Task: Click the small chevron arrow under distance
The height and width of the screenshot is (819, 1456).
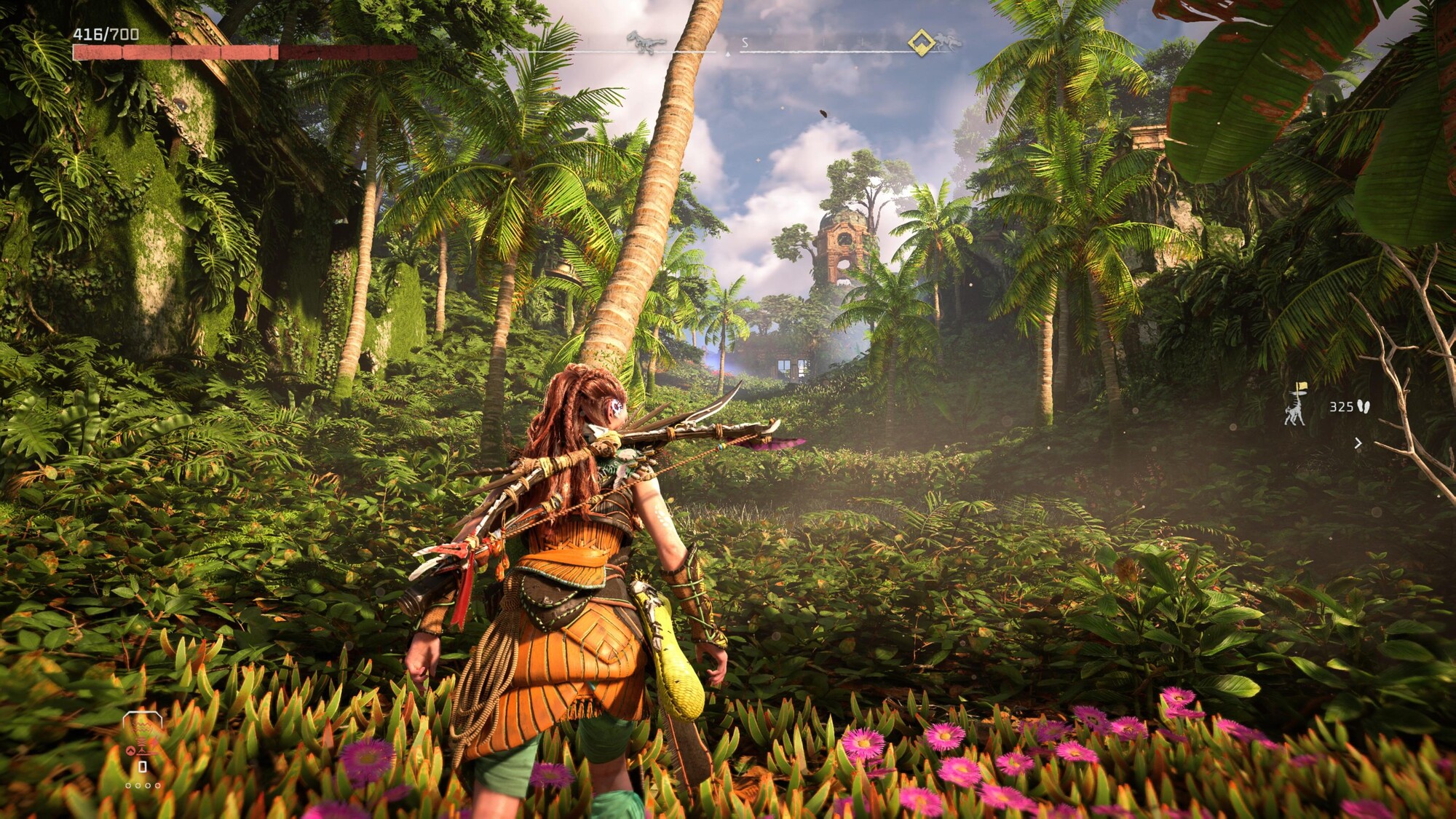Action: (1358, 443)
